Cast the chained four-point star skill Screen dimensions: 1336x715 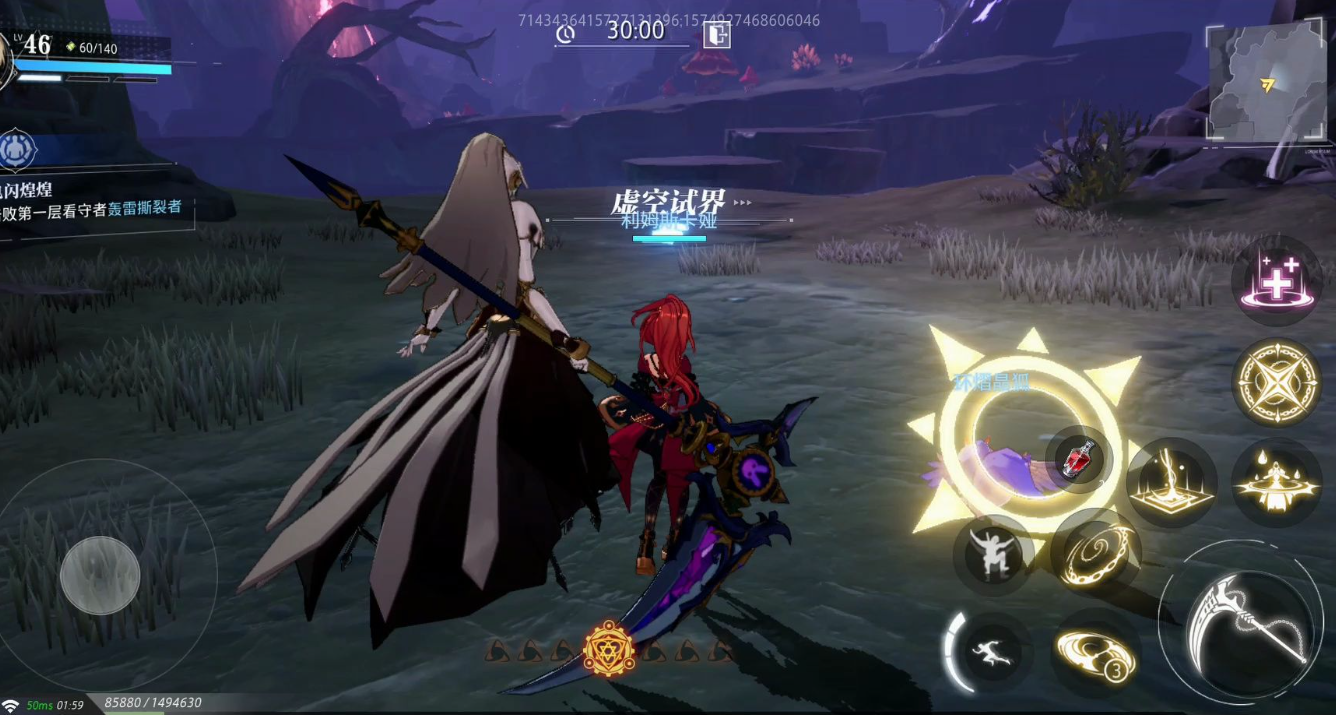point(1277,382)
